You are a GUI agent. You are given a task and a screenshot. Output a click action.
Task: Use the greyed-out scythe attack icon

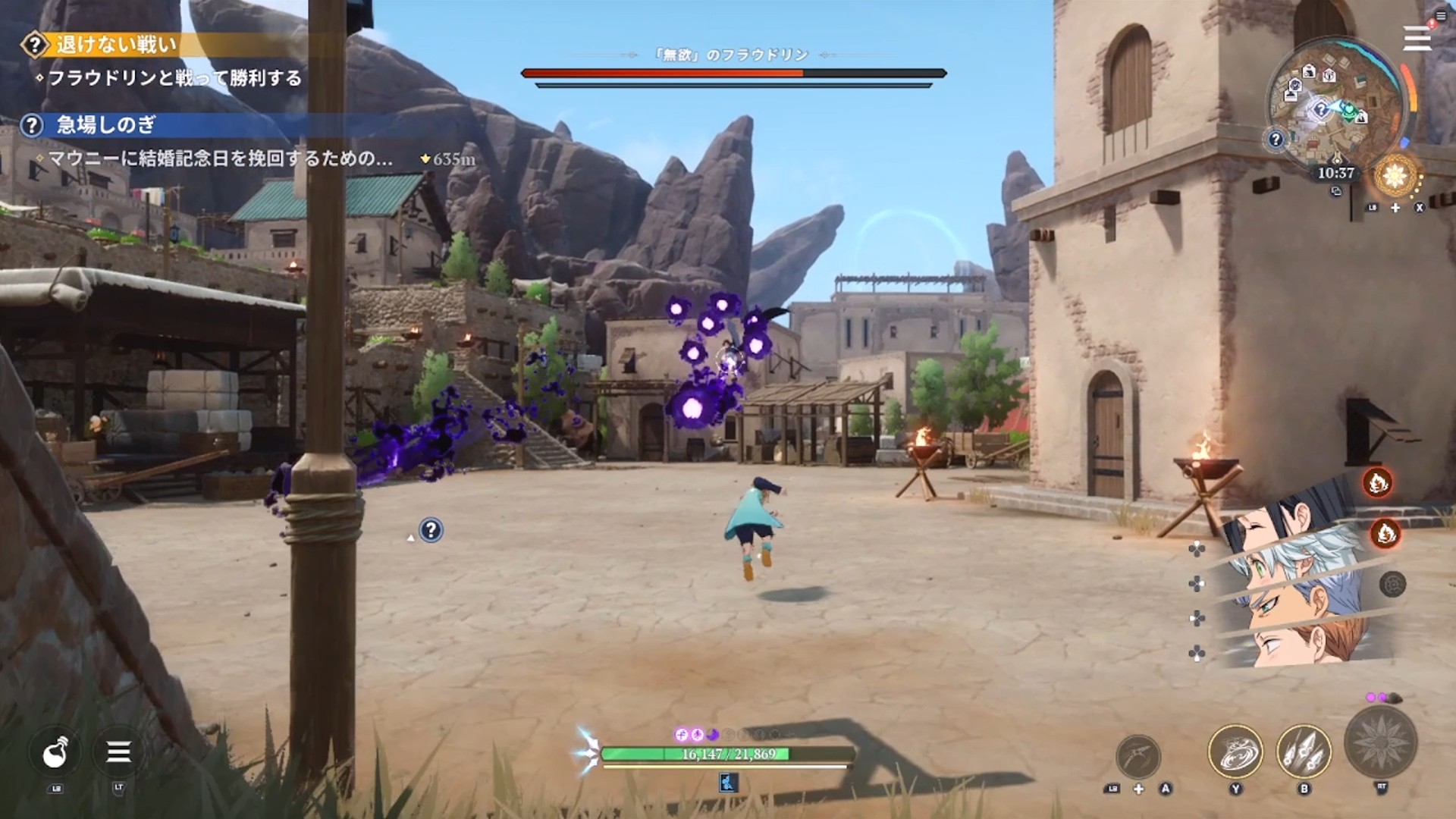(1138, 755)
